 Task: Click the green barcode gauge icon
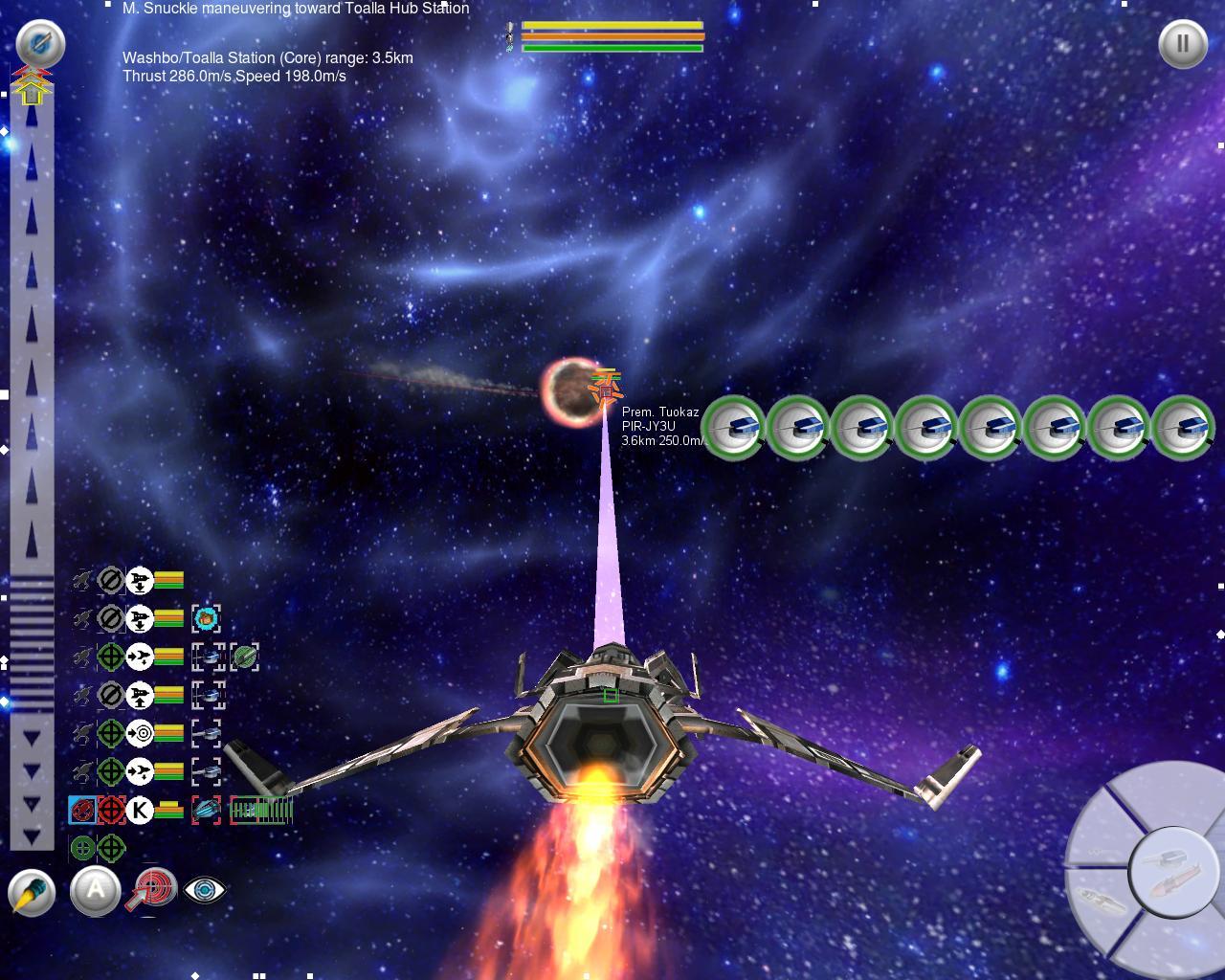pyautogui.click(x=260, y=810)
